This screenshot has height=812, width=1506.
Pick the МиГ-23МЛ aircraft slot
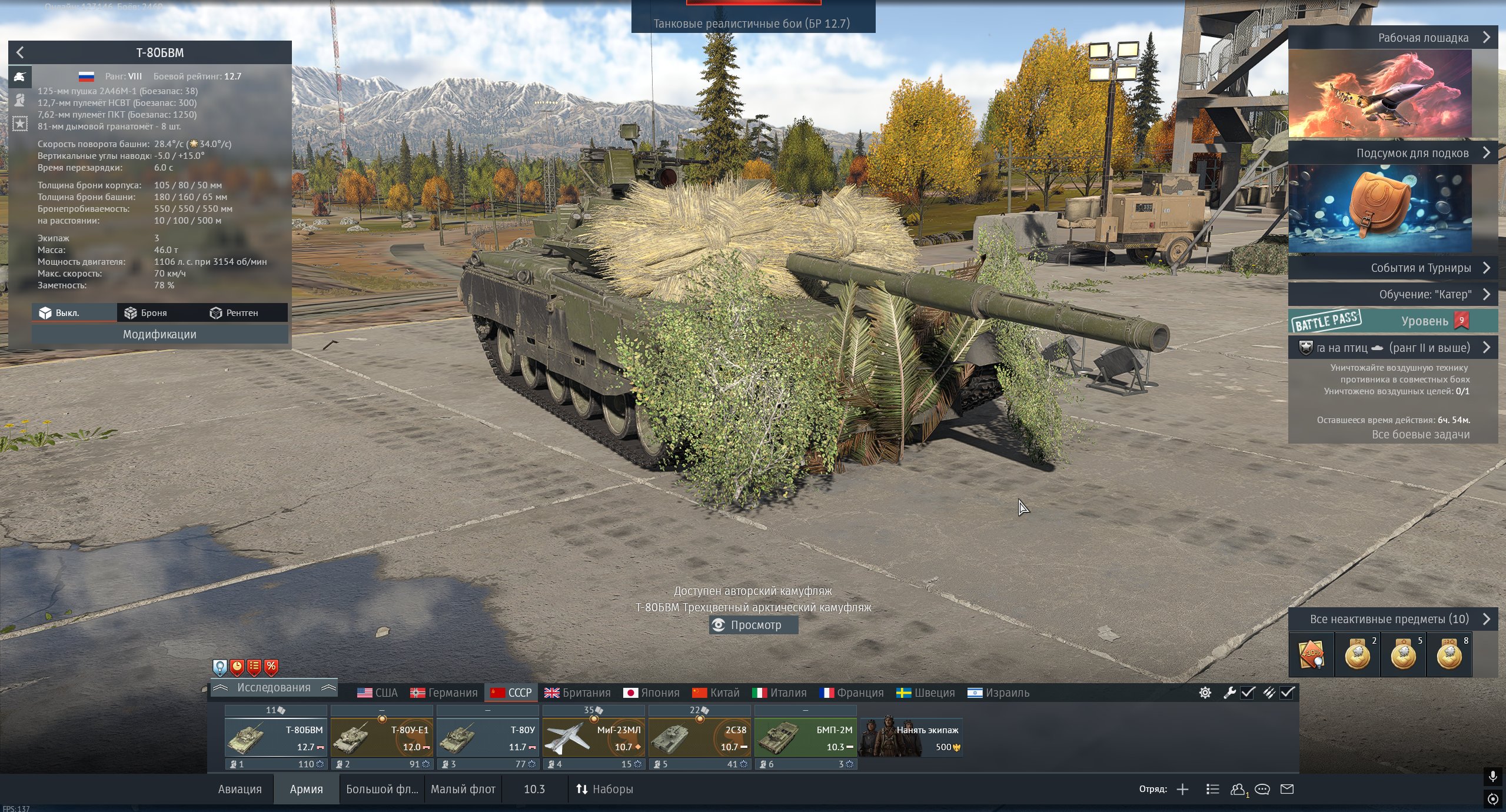[593, 738]
